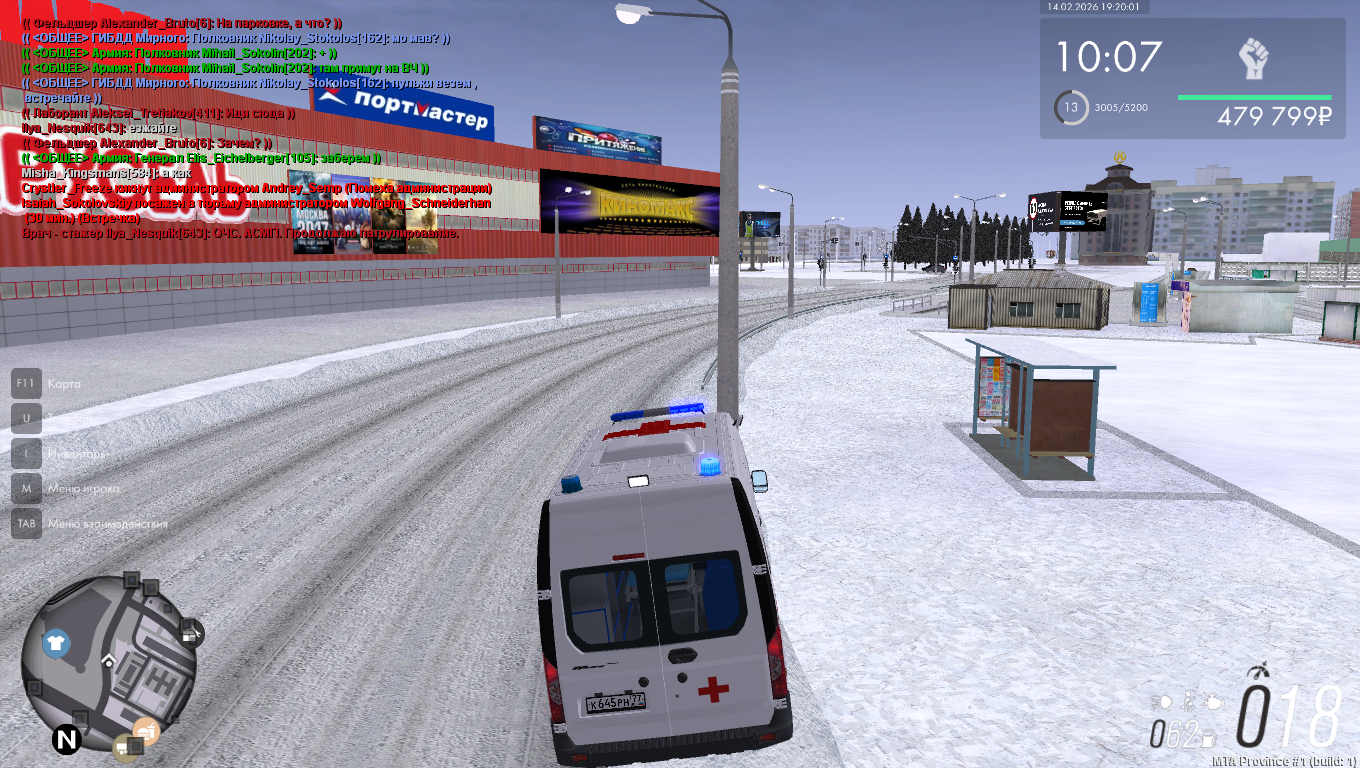
Task: Click the N north compass indicator on minimap
Action: 67,741
